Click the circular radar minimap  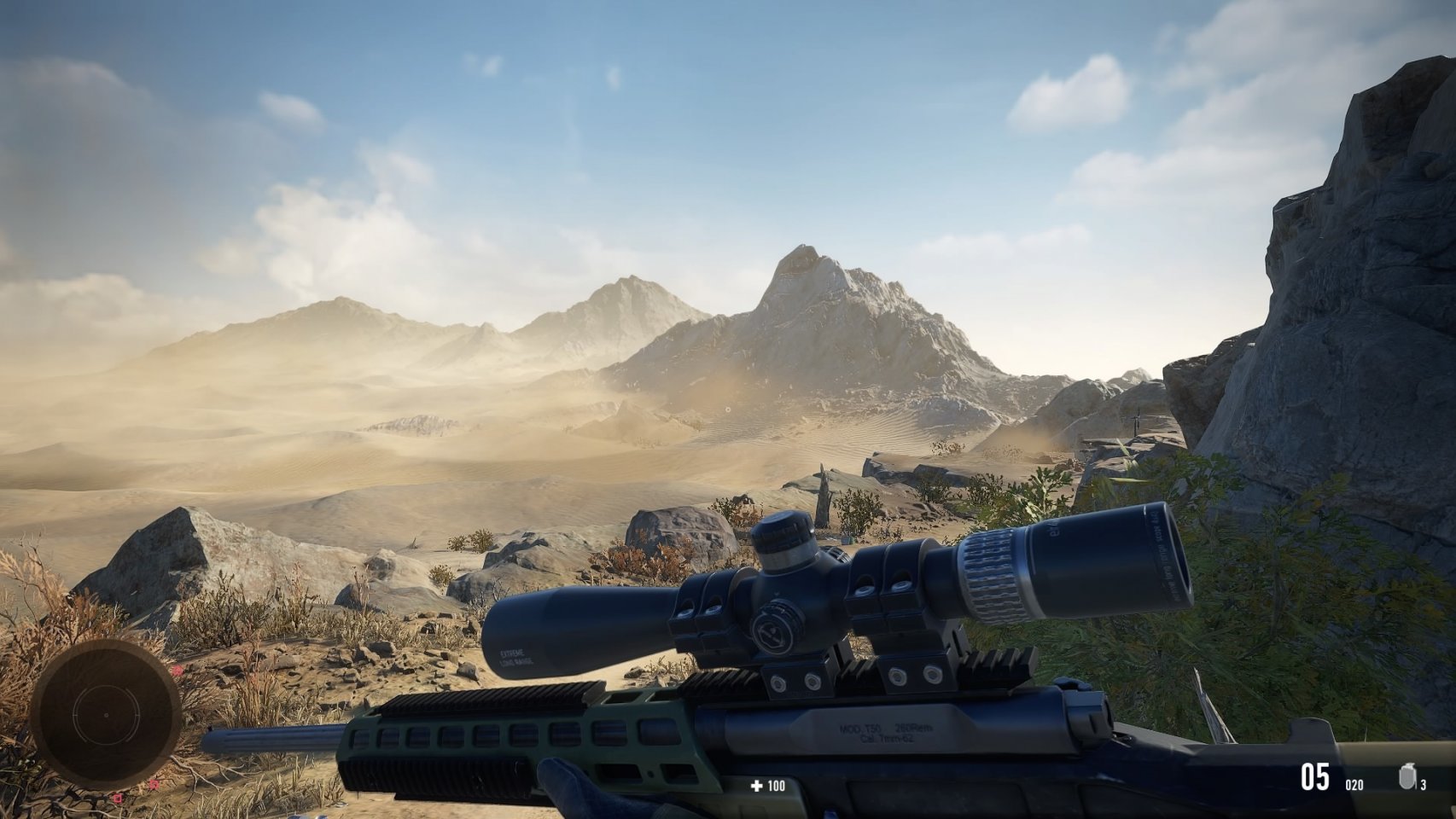coord(106,713)
